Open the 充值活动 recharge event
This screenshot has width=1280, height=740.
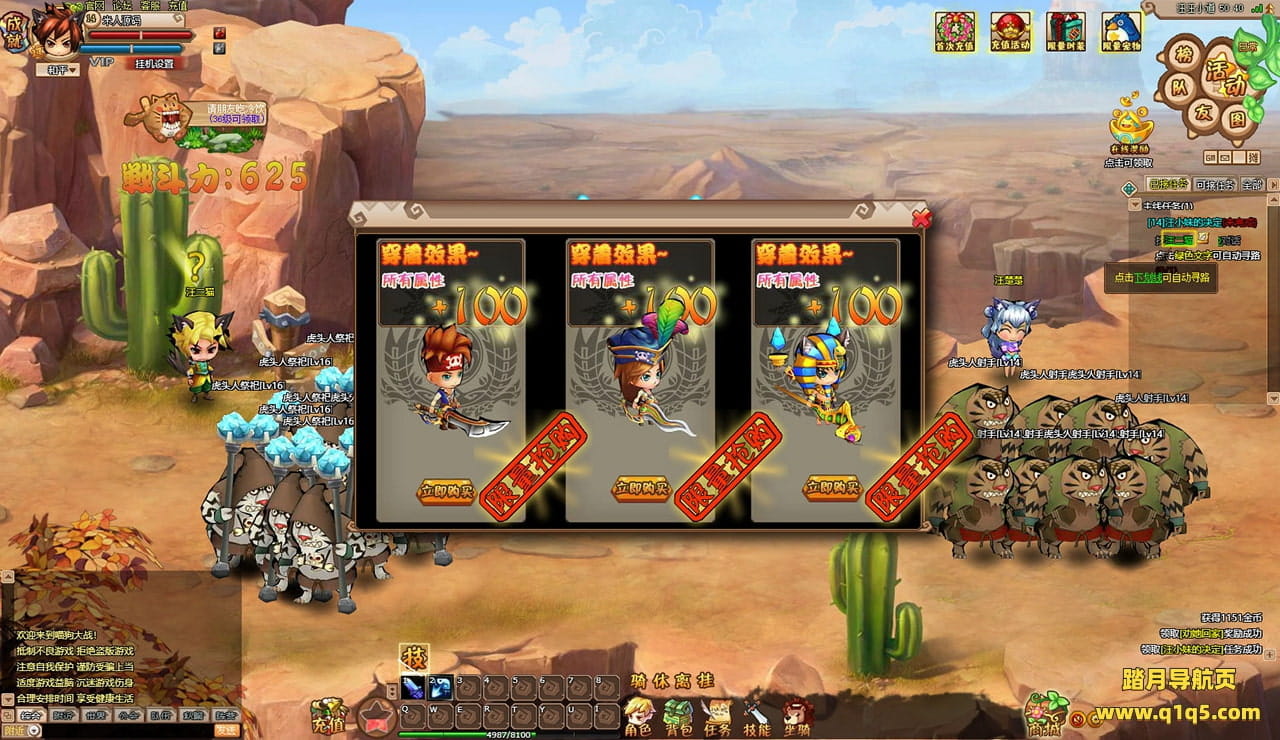tap(1010, 31)
